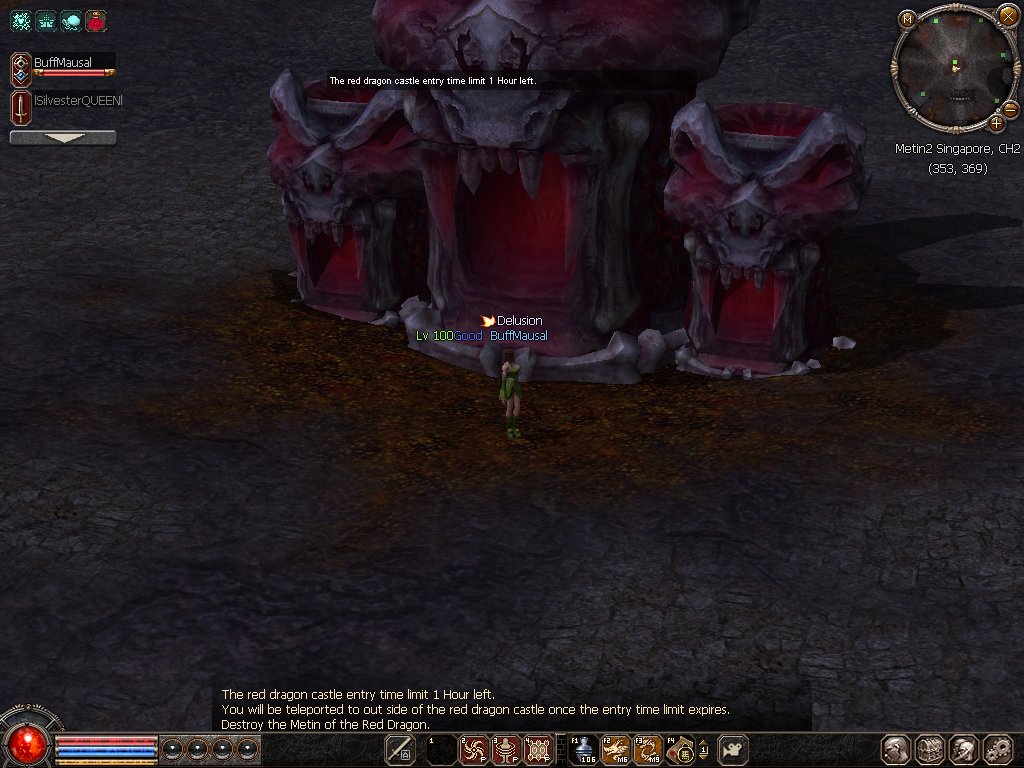Click the sword attack button
The image size is (1024, 768).
(x=399, y=749)
